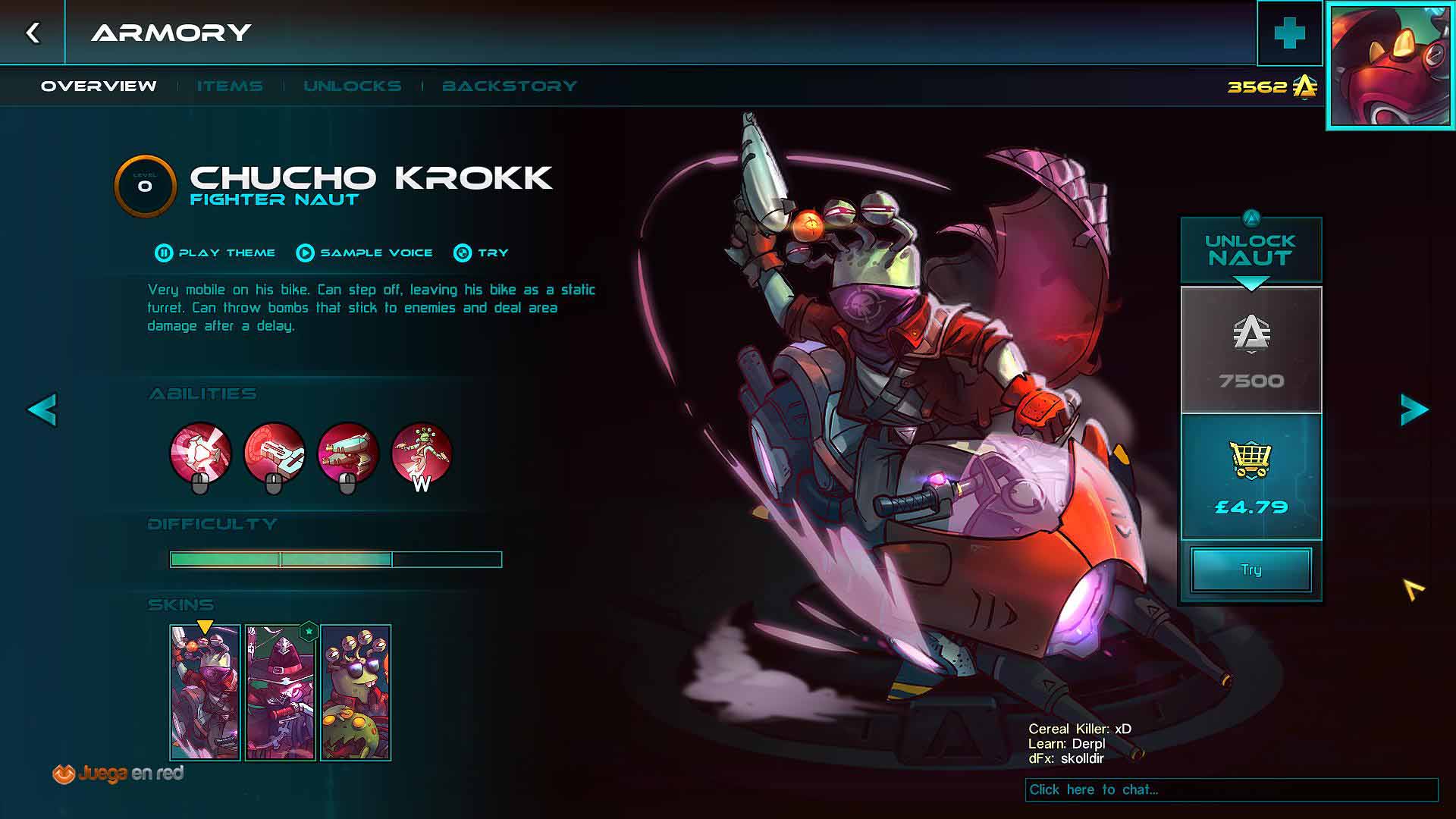Unlock the naut for 7500 Awesomepoints
The width and height of the screenshot is (1456, 819).
[x=1251, y=350]
